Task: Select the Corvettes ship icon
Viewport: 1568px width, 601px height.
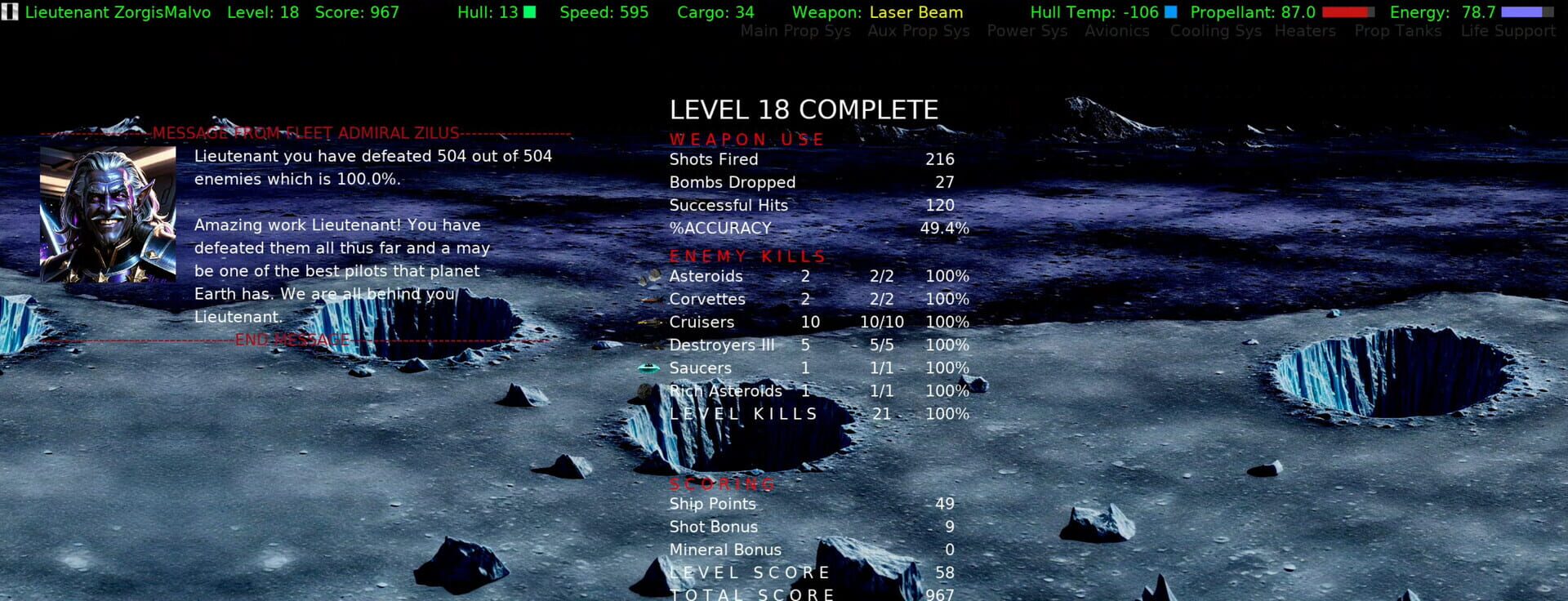Action: [650, 300]
